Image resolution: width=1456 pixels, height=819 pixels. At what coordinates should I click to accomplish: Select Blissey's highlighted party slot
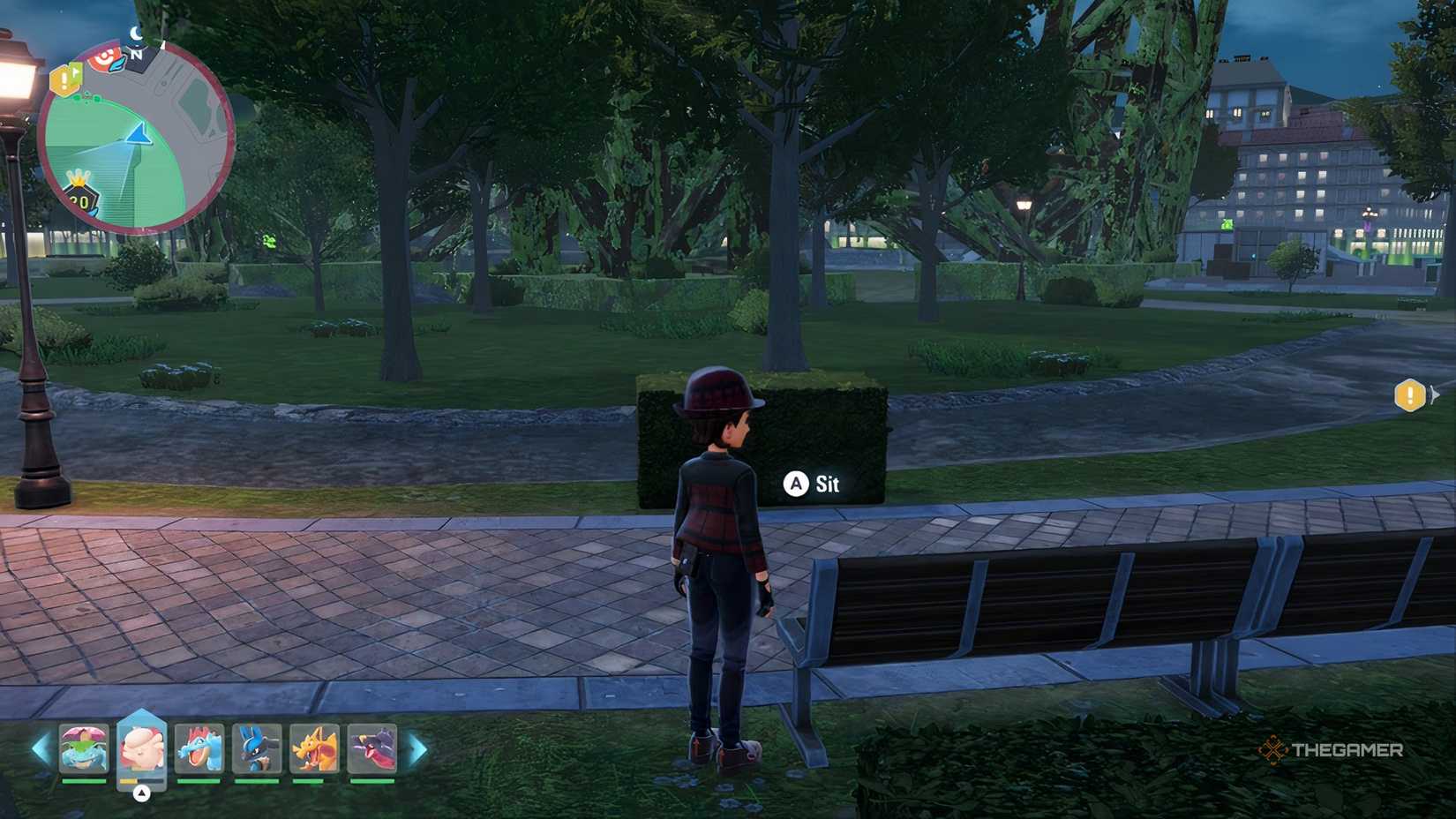(x=144, y=746)
